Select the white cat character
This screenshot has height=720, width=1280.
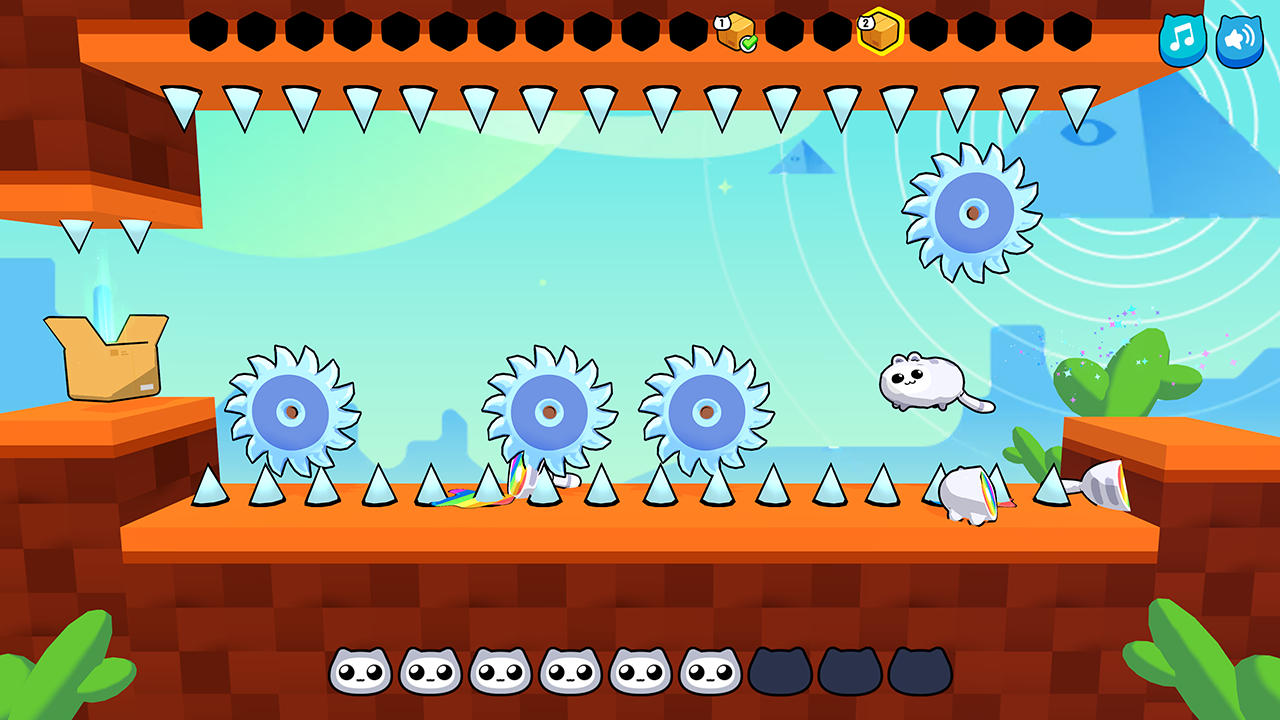(920, 382)
